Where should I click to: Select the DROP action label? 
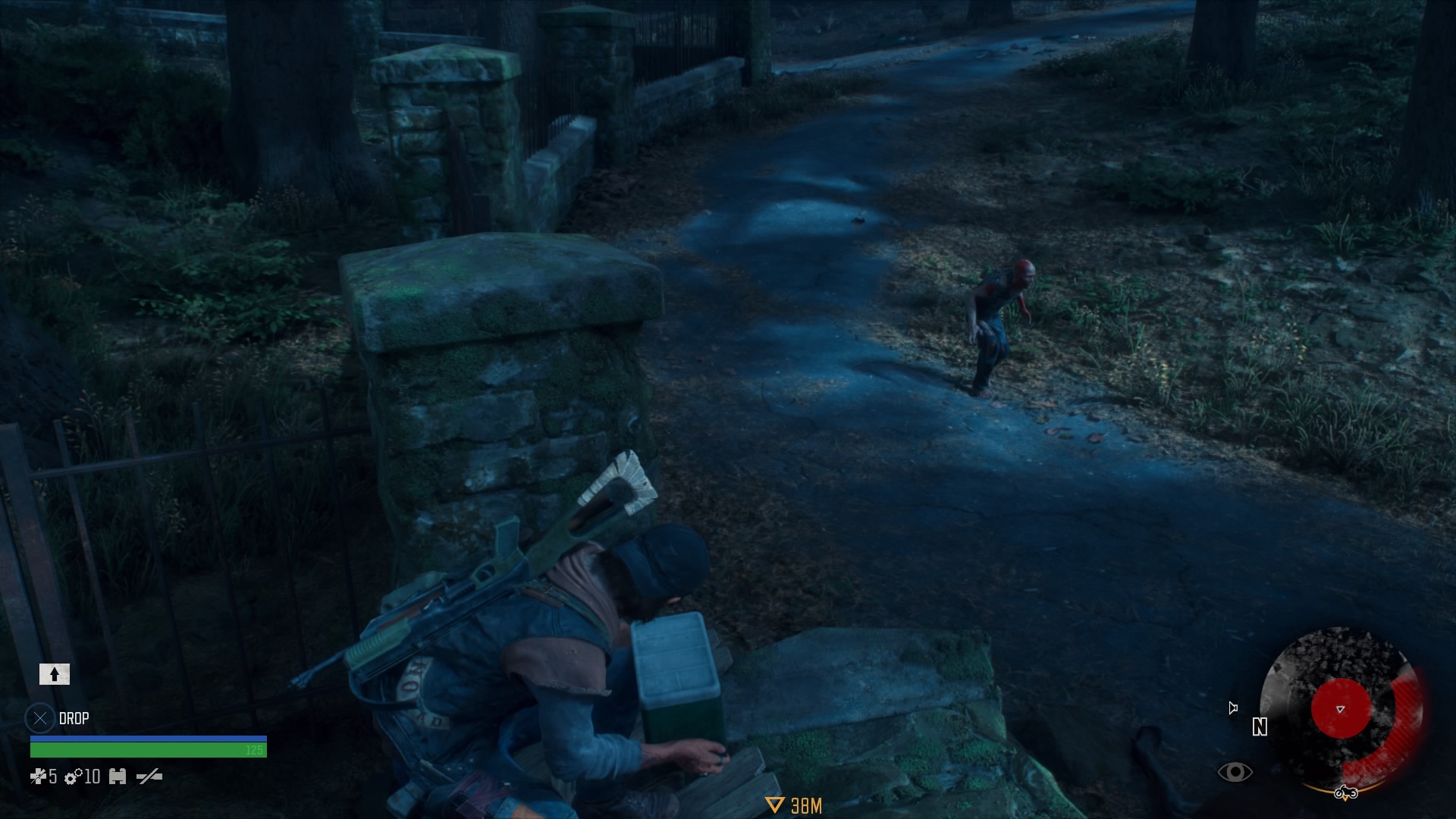[76, 718]
